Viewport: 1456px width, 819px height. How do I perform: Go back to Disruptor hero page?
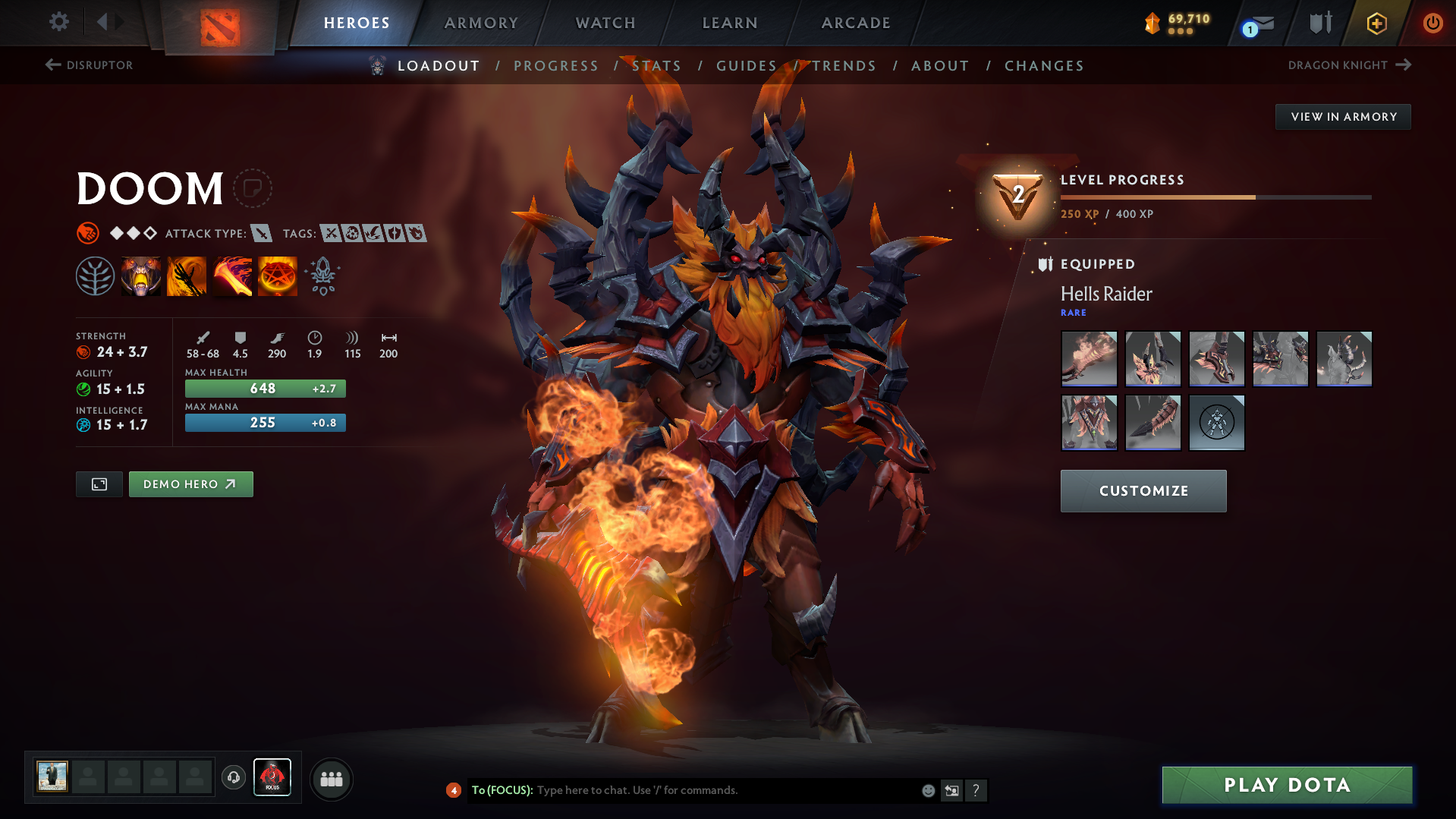point(90,65)
